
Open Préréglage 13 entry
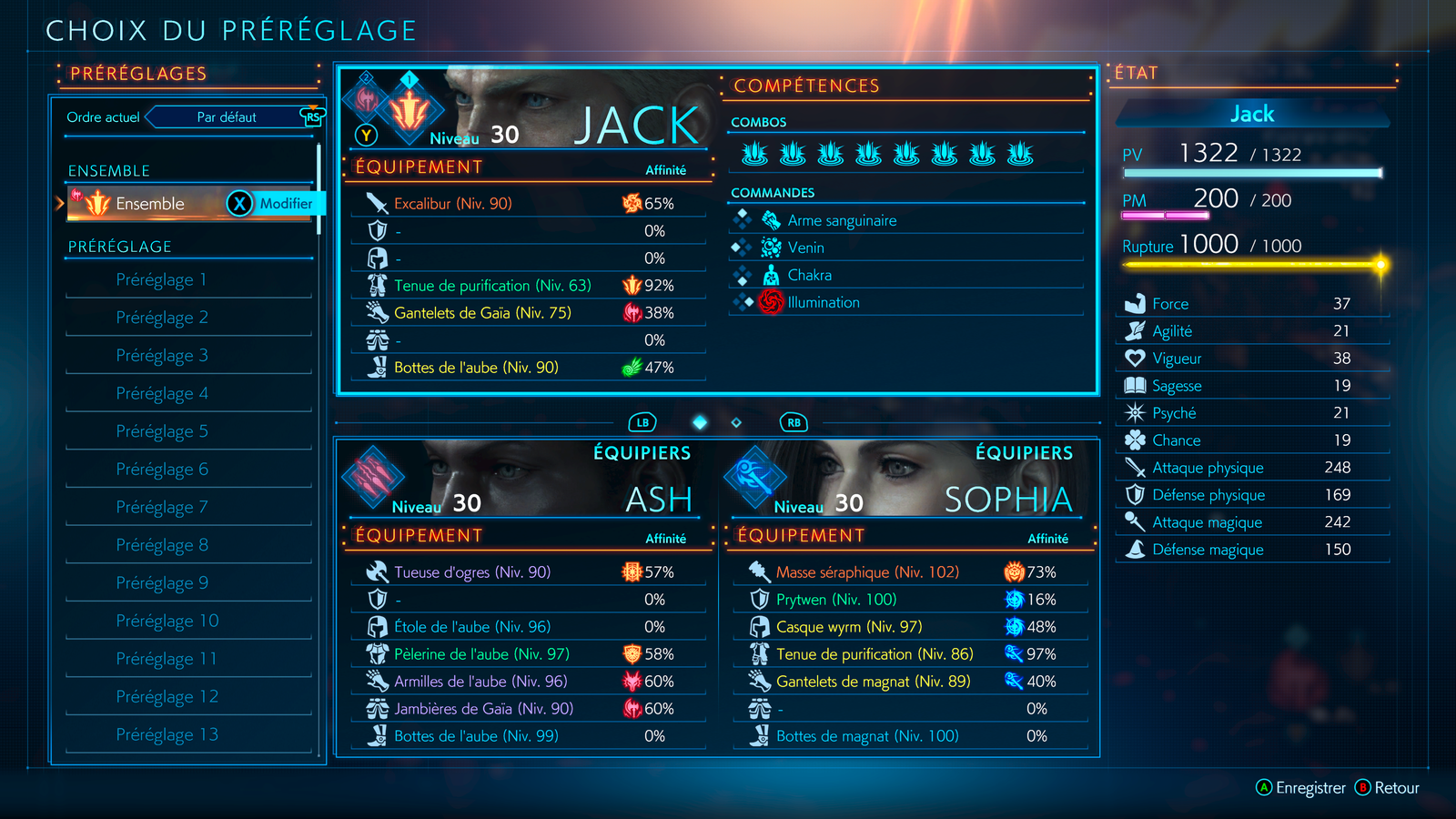(167, 735)
